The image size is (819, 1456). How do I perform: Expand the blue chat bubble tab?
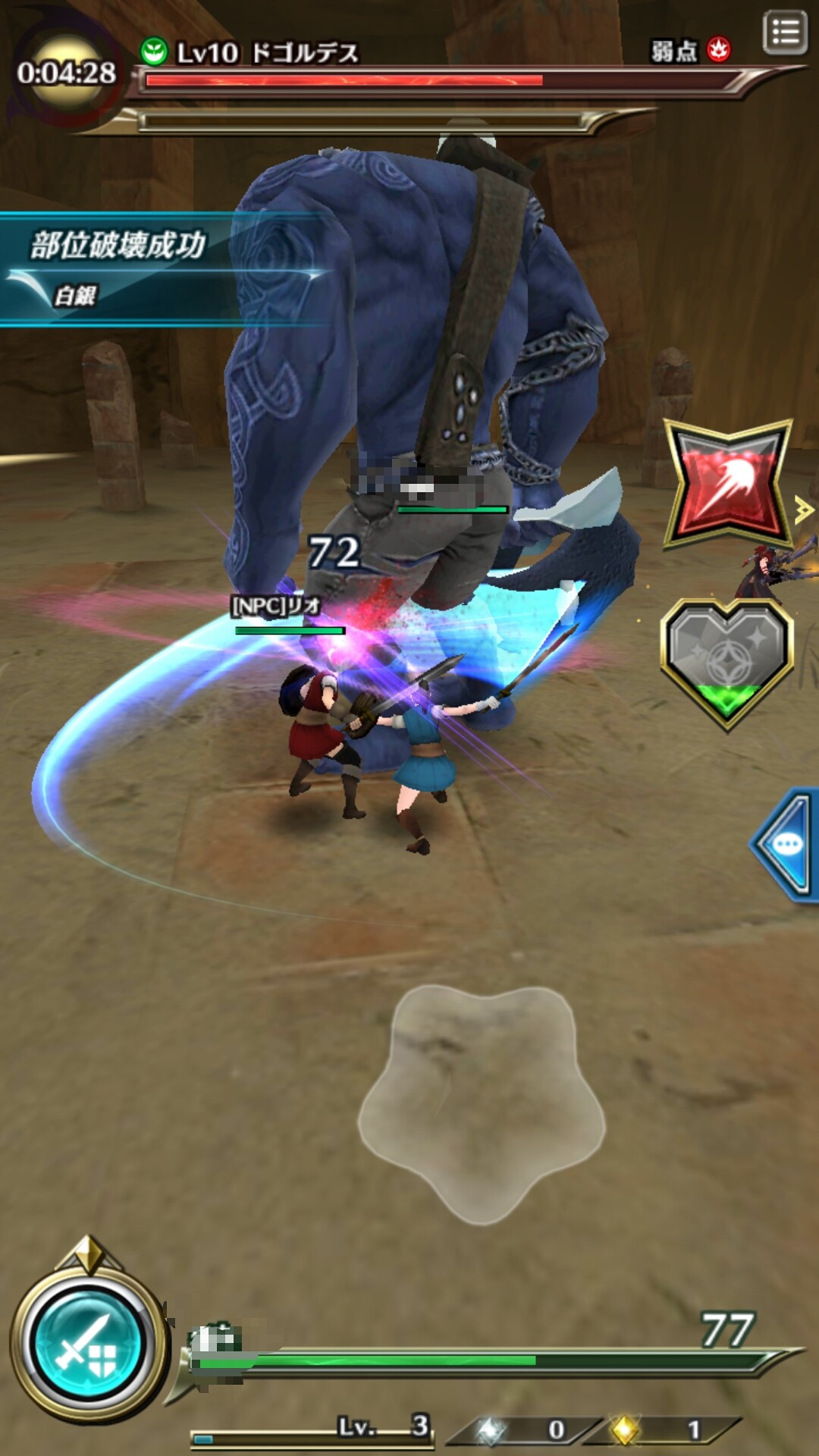tap(786, 844)
